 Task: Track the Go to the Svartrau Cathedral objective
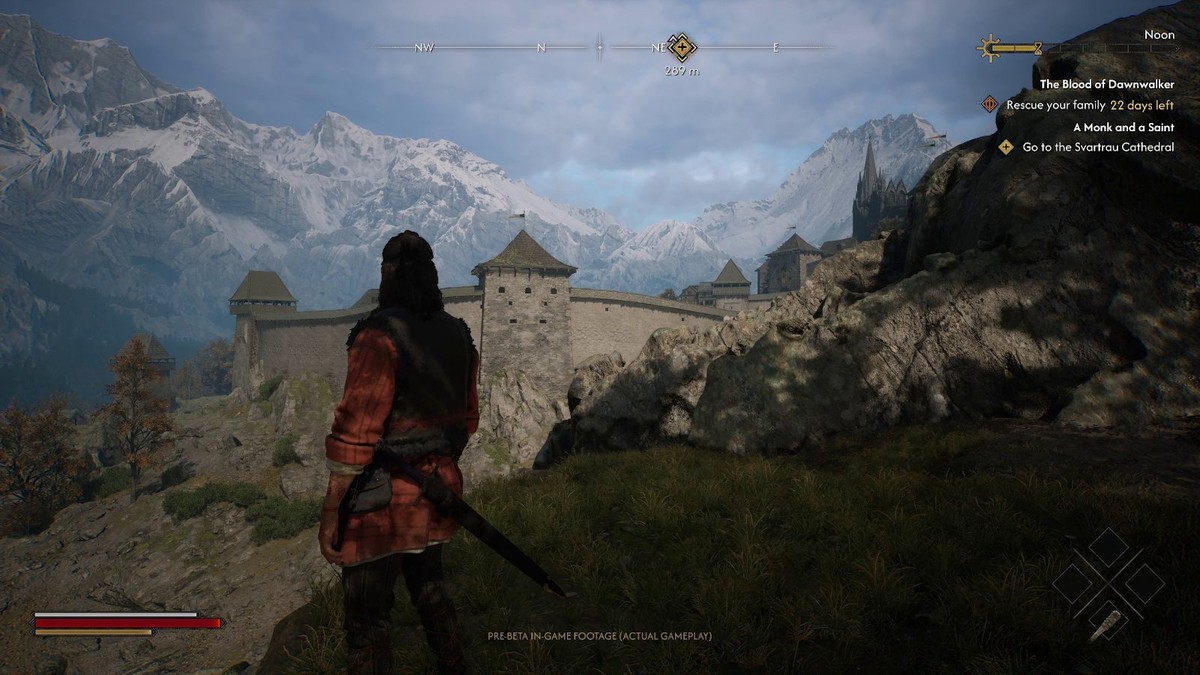pos(1098,147)
